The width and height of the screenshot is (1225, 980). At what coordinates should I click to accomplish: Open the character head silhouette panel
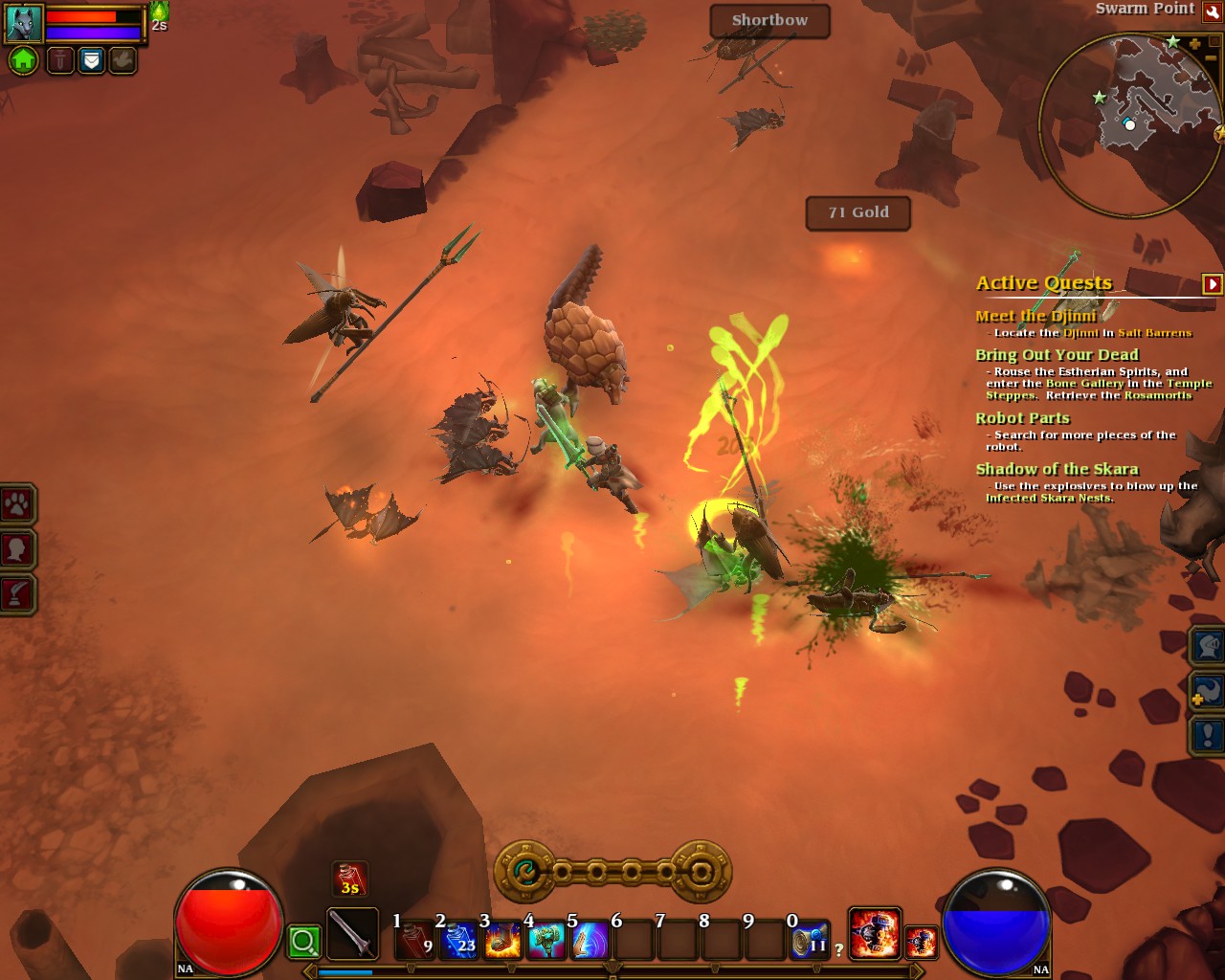(18, 549)
